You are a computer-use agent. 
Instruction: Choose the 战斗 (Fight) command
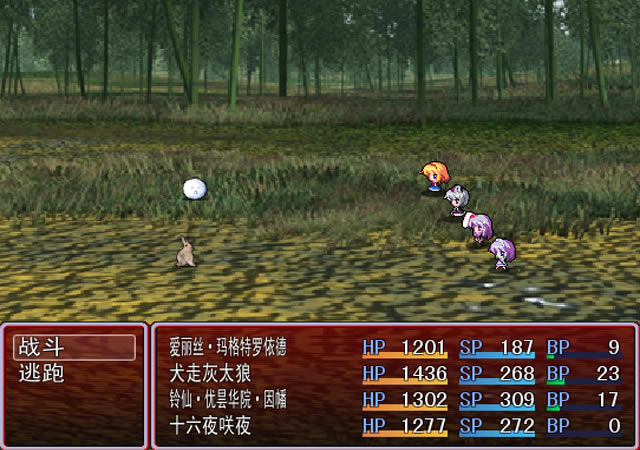[74, 348]
